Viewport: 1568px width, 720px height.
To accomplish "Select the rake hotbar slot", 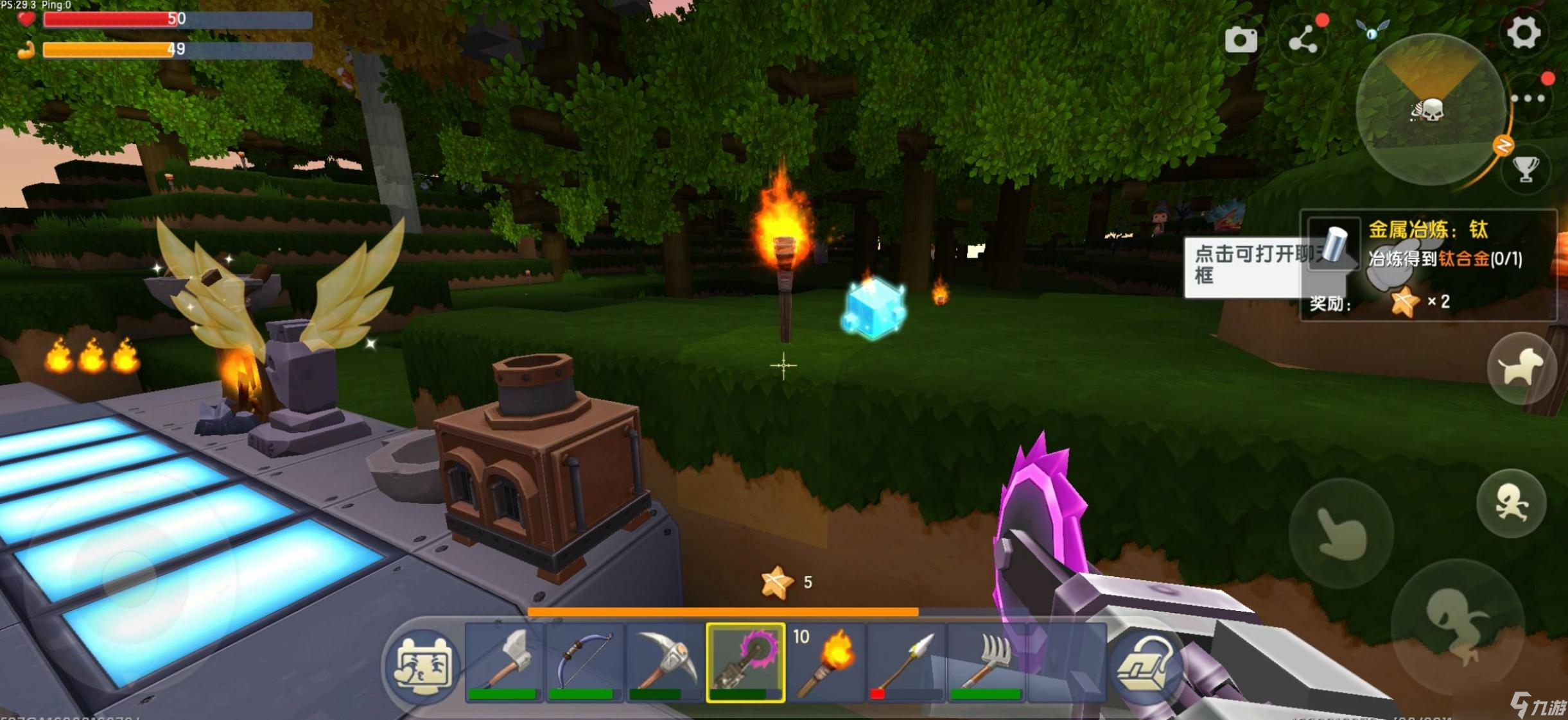I will 986,662.
